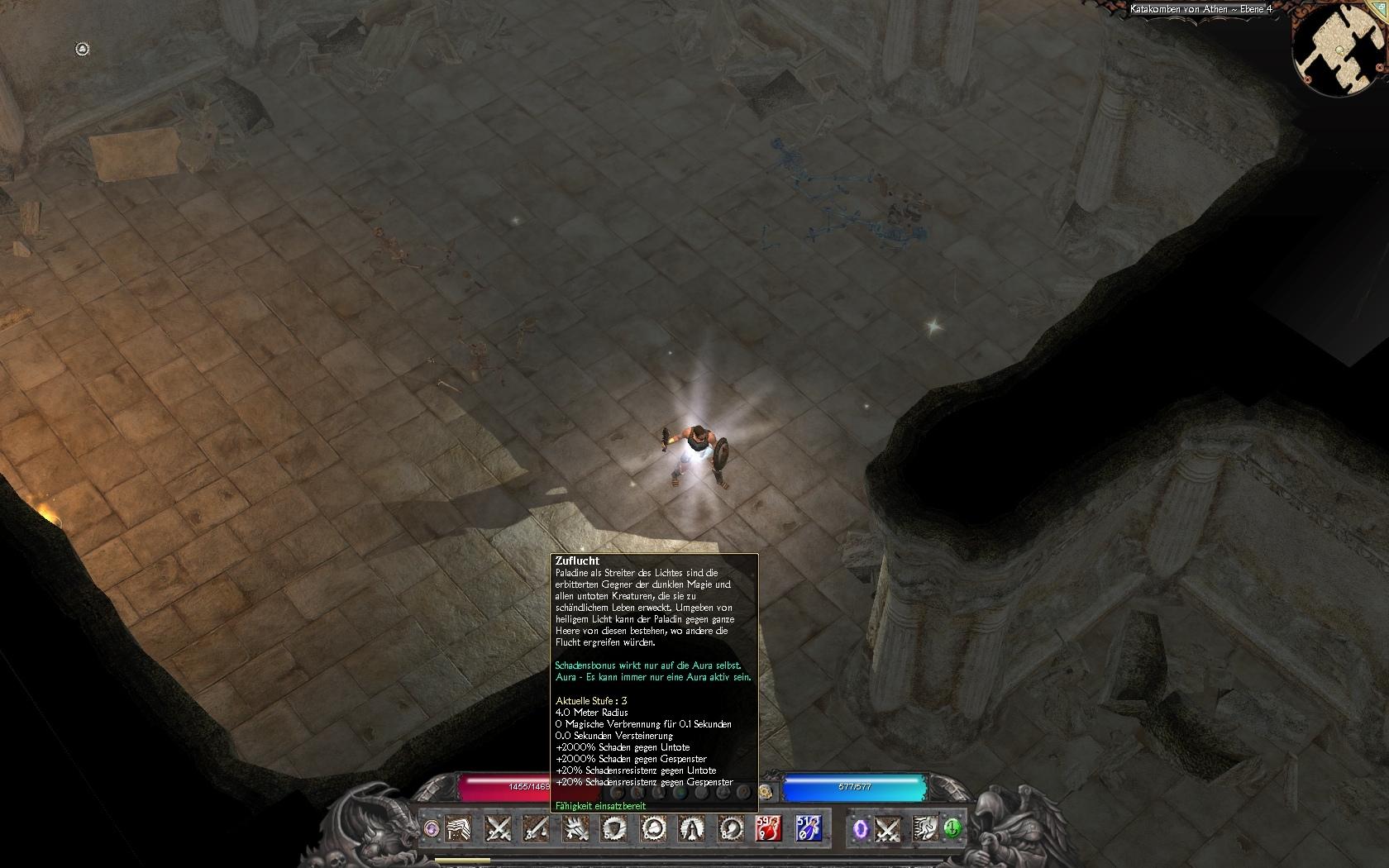The width and height of the screenshot is (1389, 868).
Task: Activate the skill in hotbar slot 4
Action: (575, 827)
